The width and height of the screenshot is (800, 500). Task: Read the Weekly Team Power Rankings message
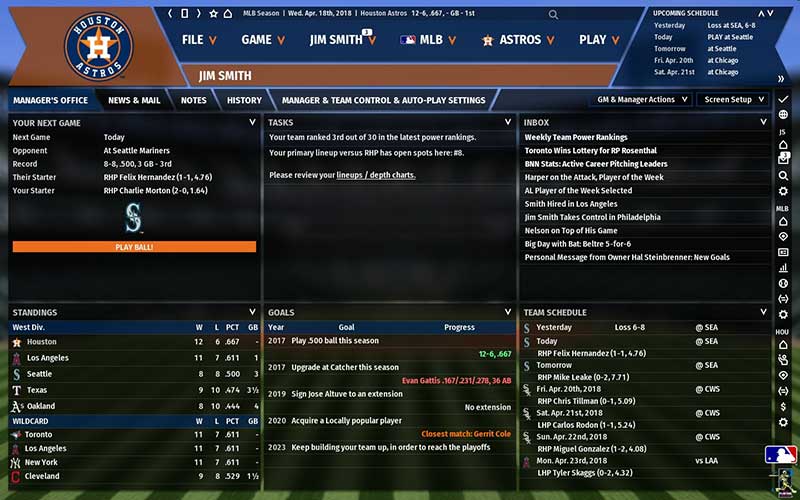click(x=576, y=137)
